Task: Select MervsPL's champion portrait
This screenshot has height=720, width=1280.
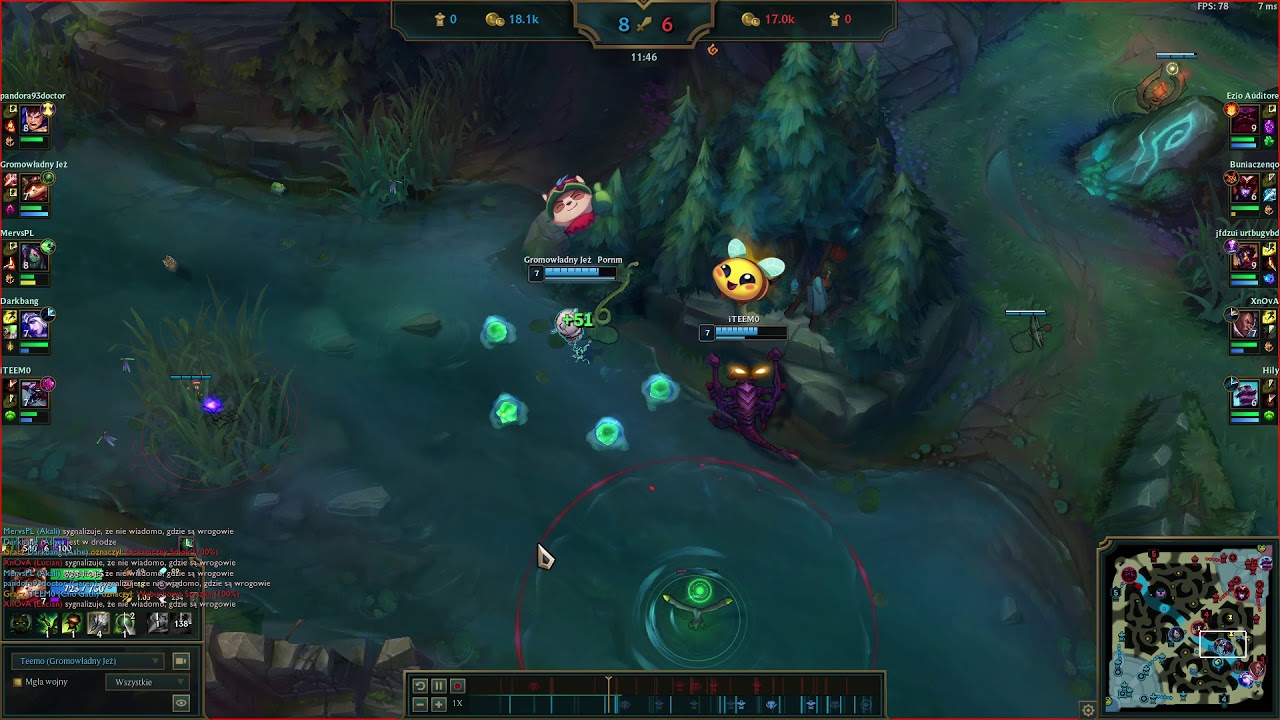Action: [34, 257]
